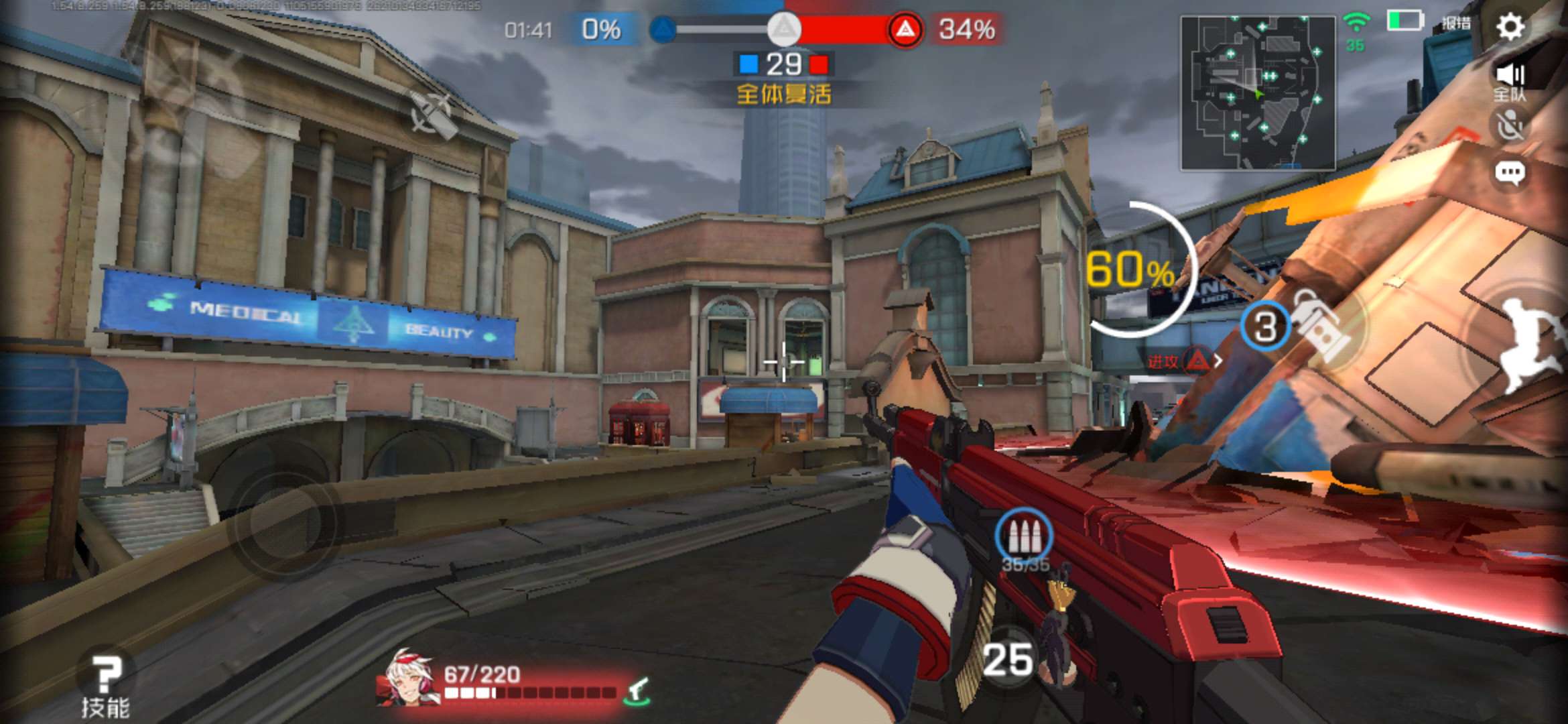Open the gear settings menu

[x=1510, y=27]
